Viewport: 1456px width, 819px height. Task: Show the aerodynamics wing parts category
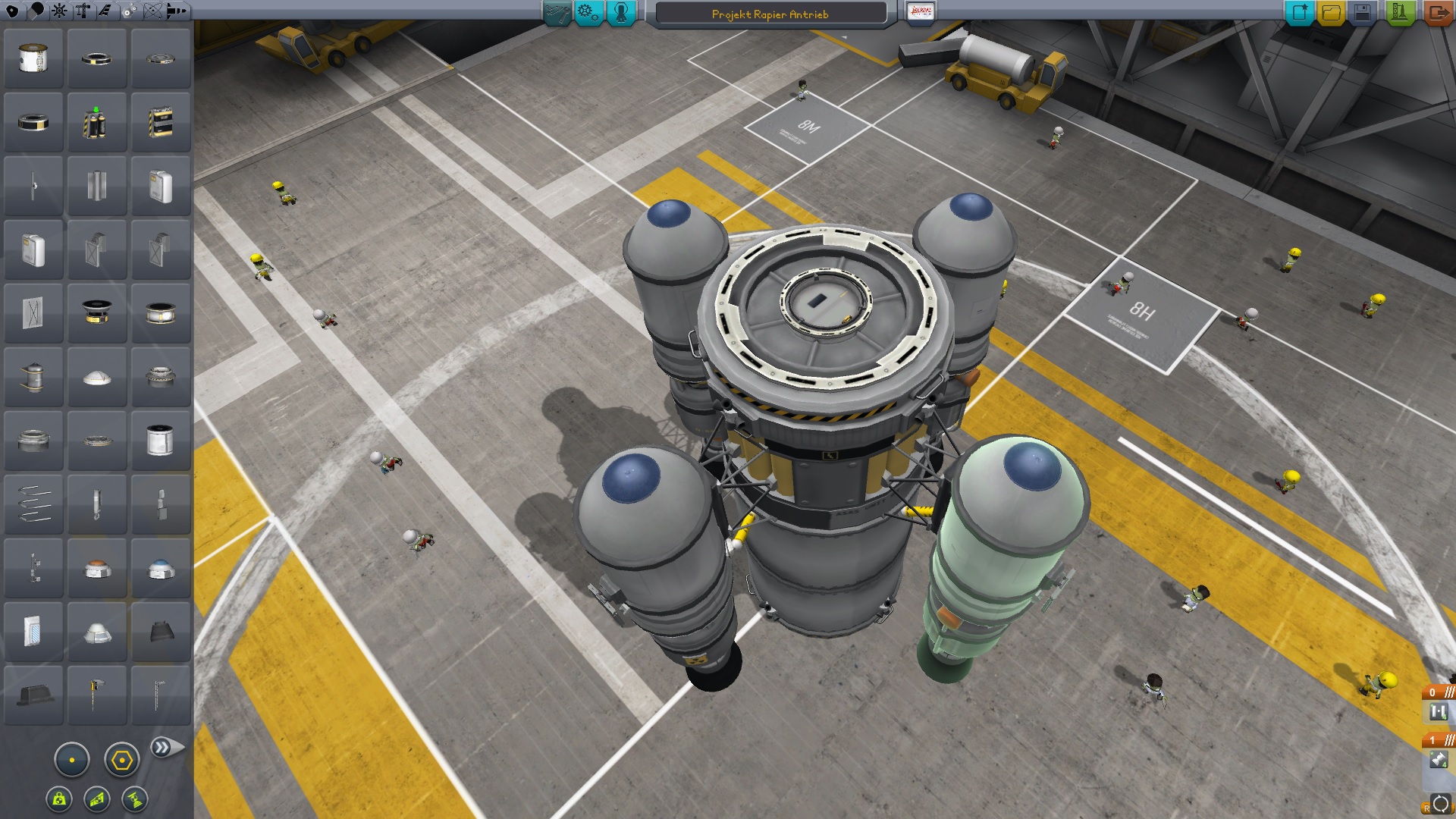(x=105, y=11)
